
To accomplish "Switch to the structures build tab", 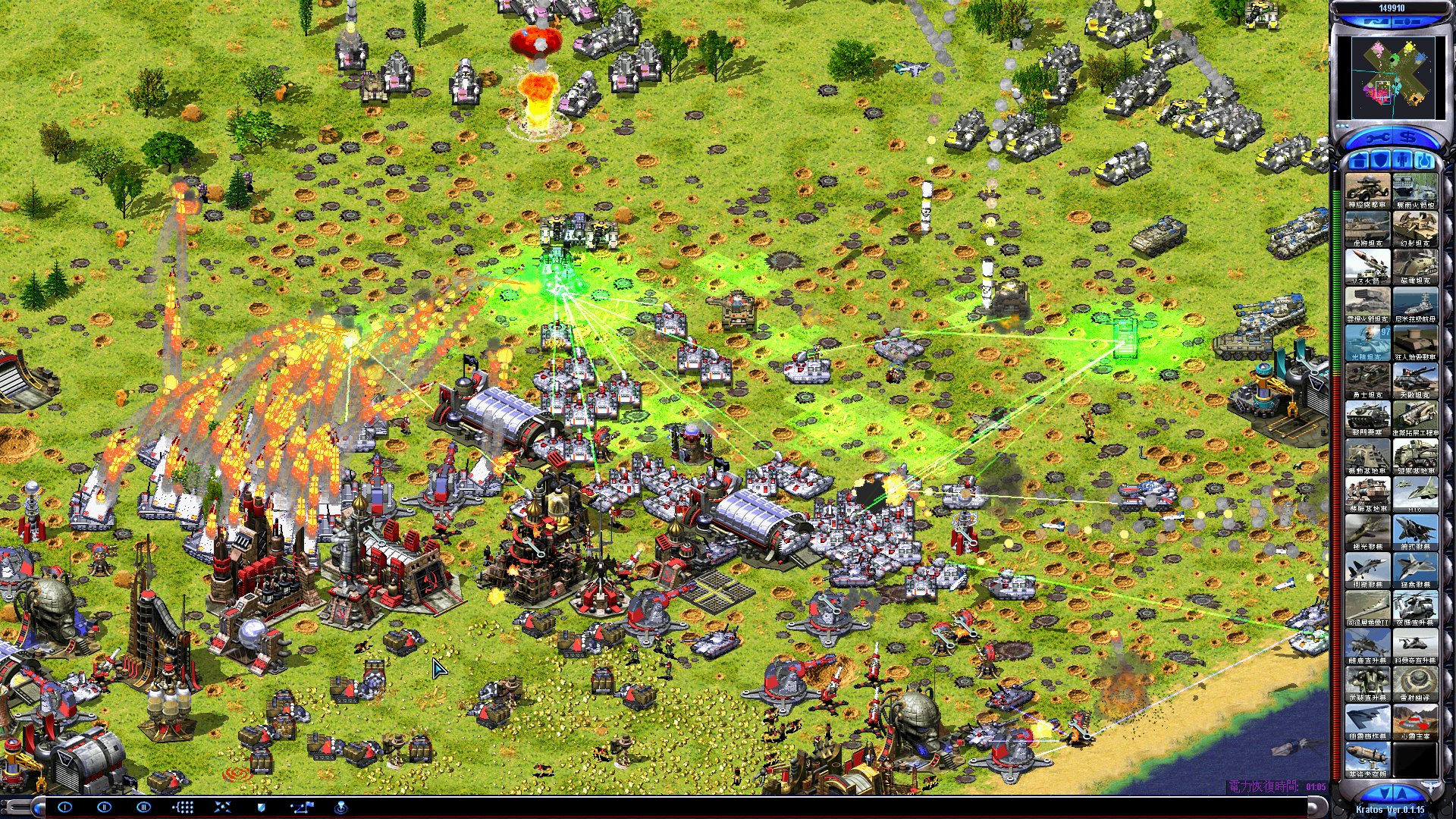I will tap(1358, 161).
